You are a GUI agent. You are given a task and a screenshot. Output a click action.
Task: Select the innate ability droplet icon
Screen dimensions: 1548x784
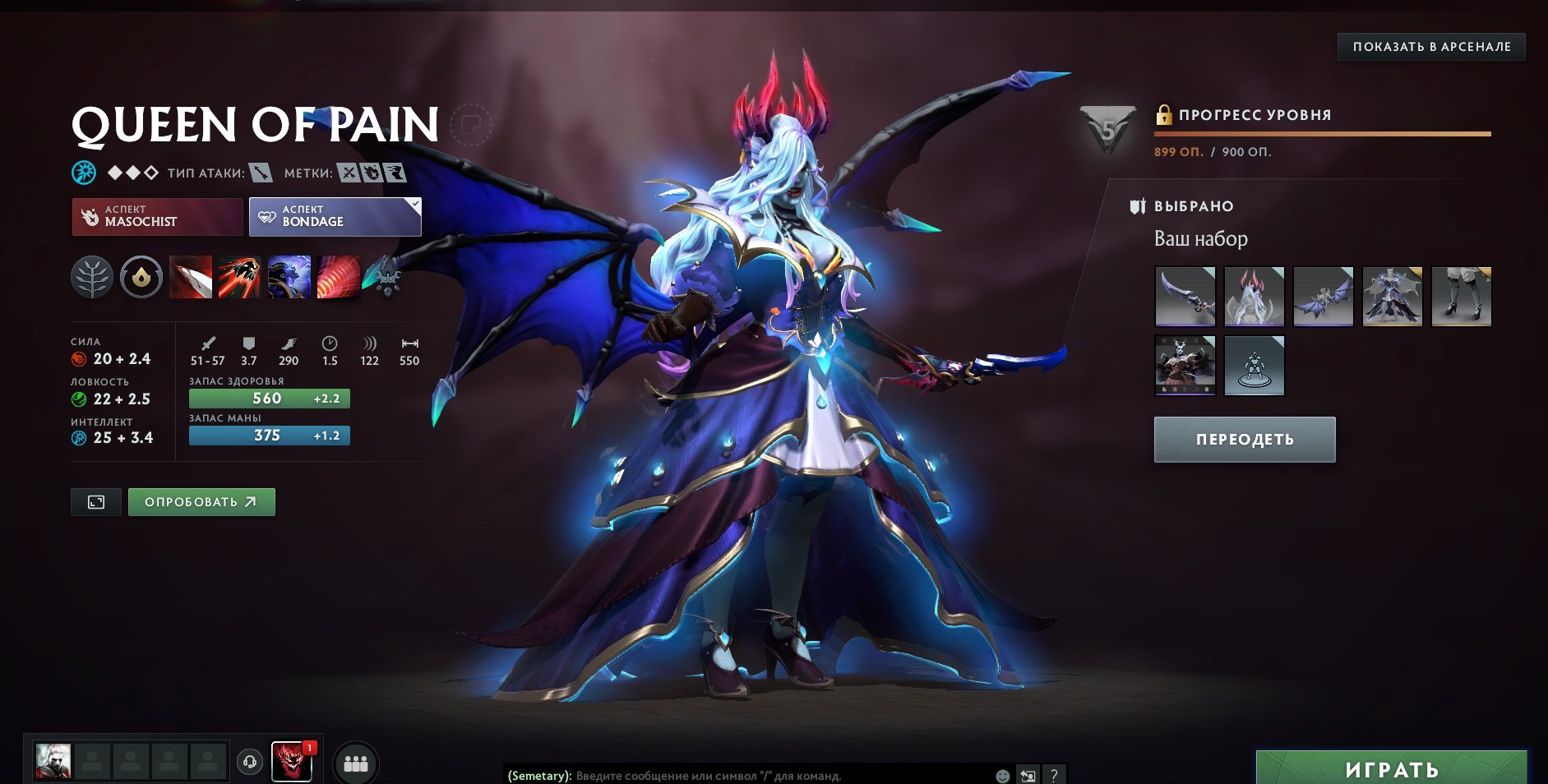(x=139, y=277)
